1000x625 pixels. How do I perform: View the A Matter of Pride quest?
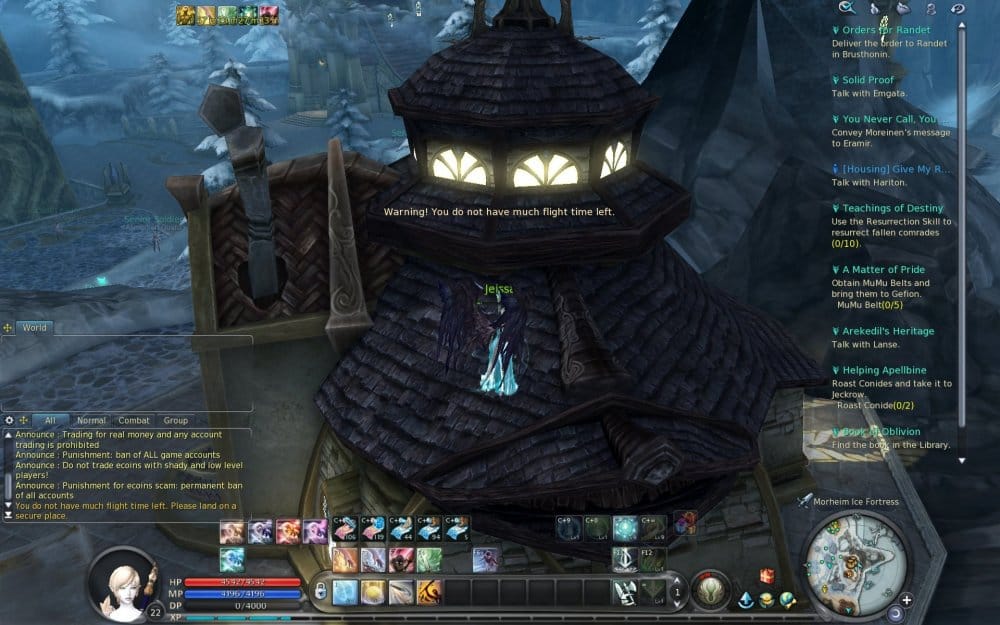pos(883,270)
